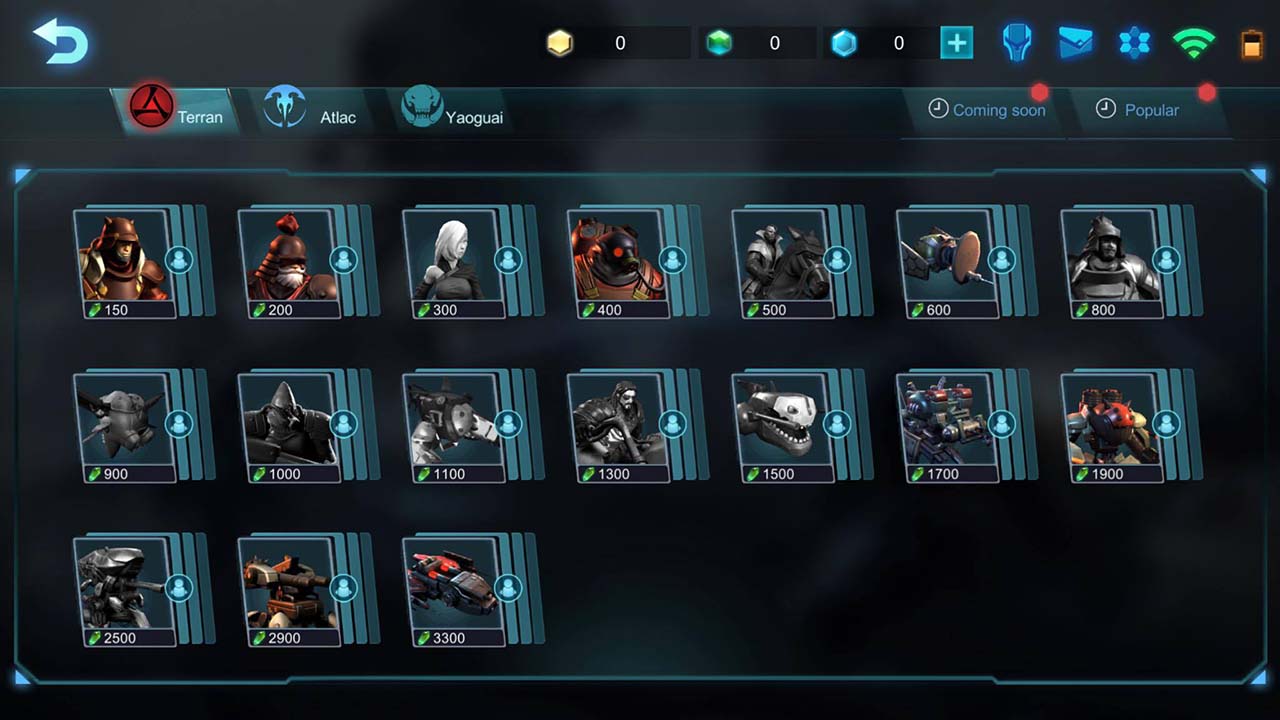Viewport: 1280px width, 720px height.
Task: Click the recruit icon on the 1500-cost robot dog card
Action: coord(836,422)
